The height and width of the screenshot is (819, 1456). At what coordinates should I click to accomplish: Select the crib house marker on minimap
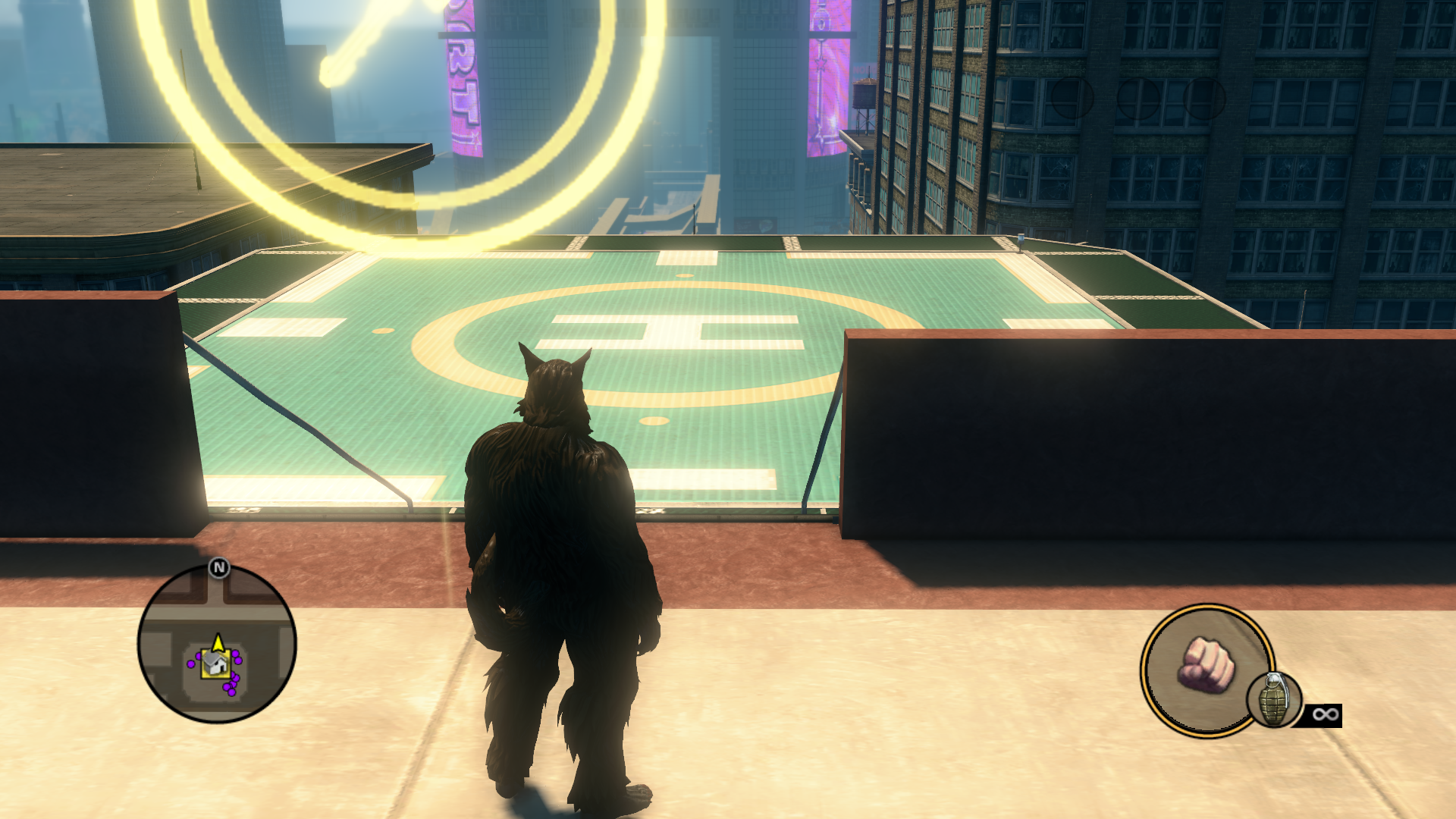[215, 665]
